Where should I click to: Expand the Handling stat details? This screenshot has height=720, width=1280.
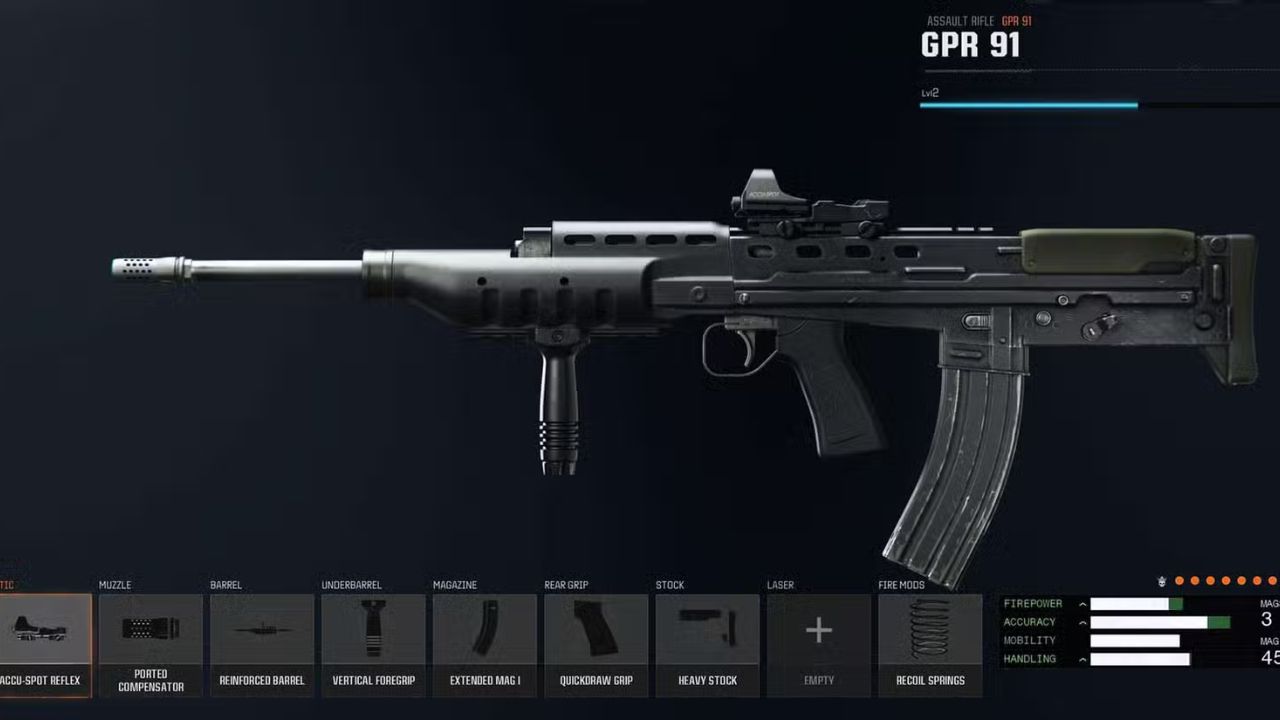click(x=1082, y=659)
